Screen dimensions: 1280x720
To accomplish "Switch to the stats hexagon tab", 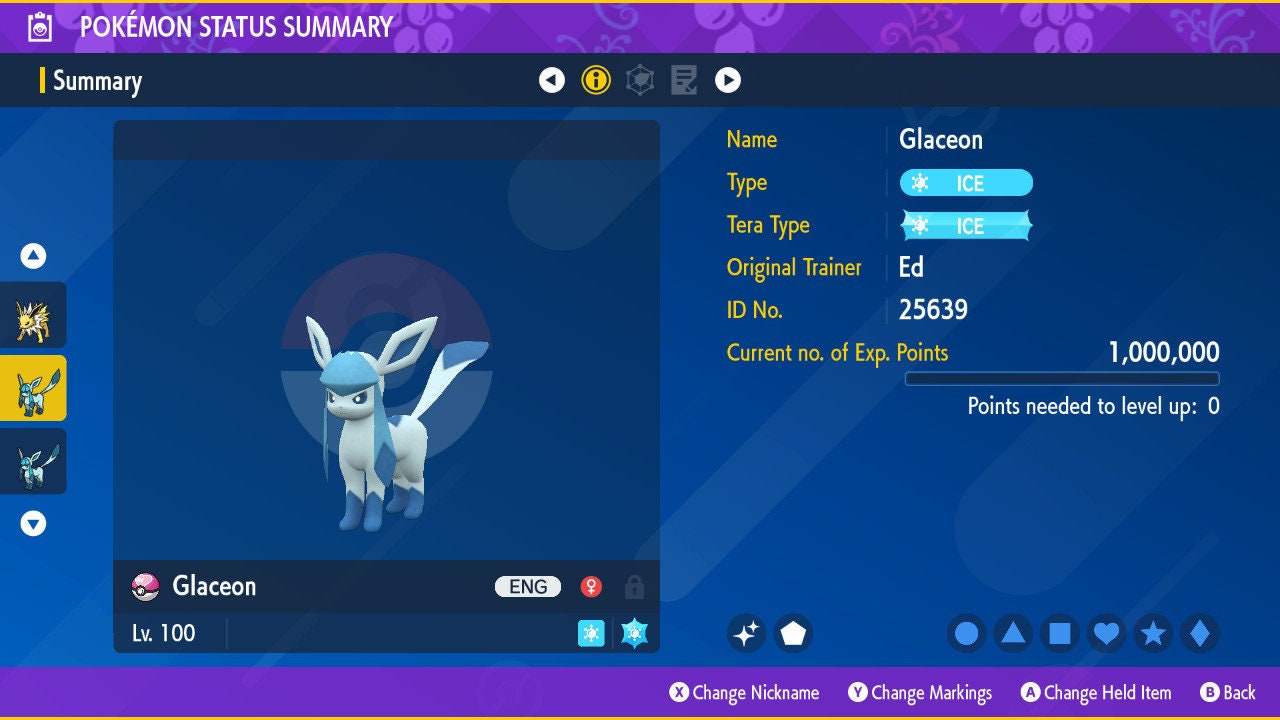I will click(640, 80).
